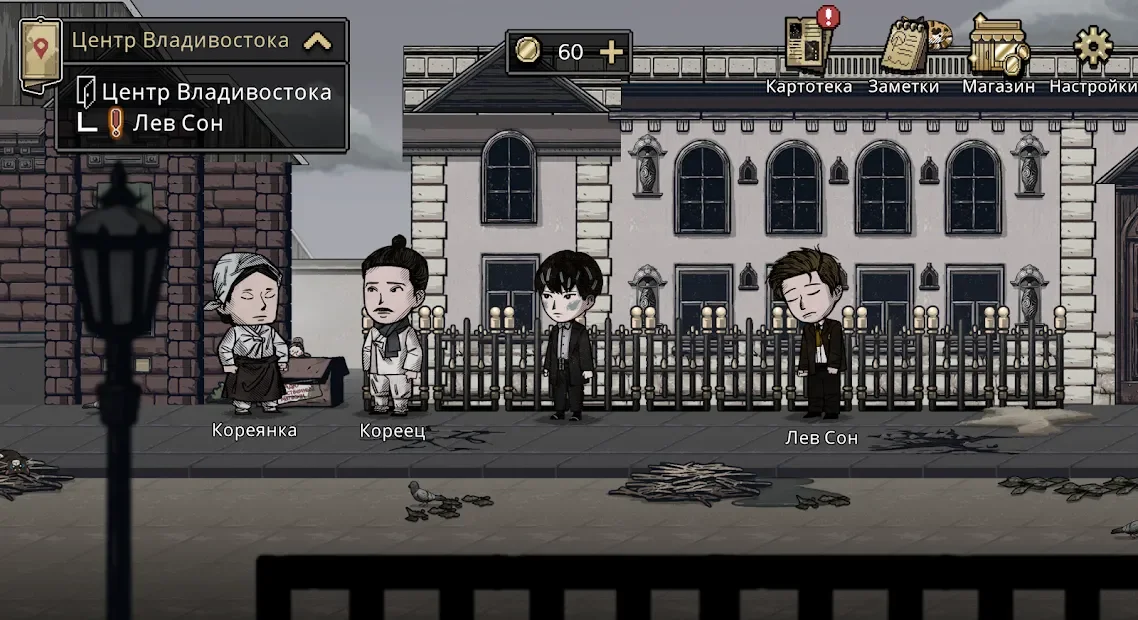Open the Настройки settings gear
Viewport: 1138px width, 620px height.
click(1092, 46)
